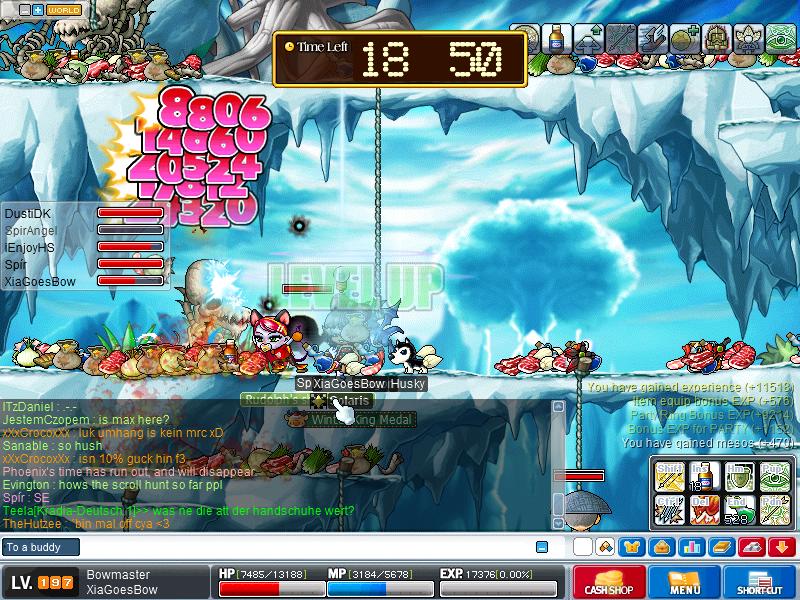The image size is (800, 600).
Task: Activate the Shift arrow skill quickslot
Action: [669, 477]
